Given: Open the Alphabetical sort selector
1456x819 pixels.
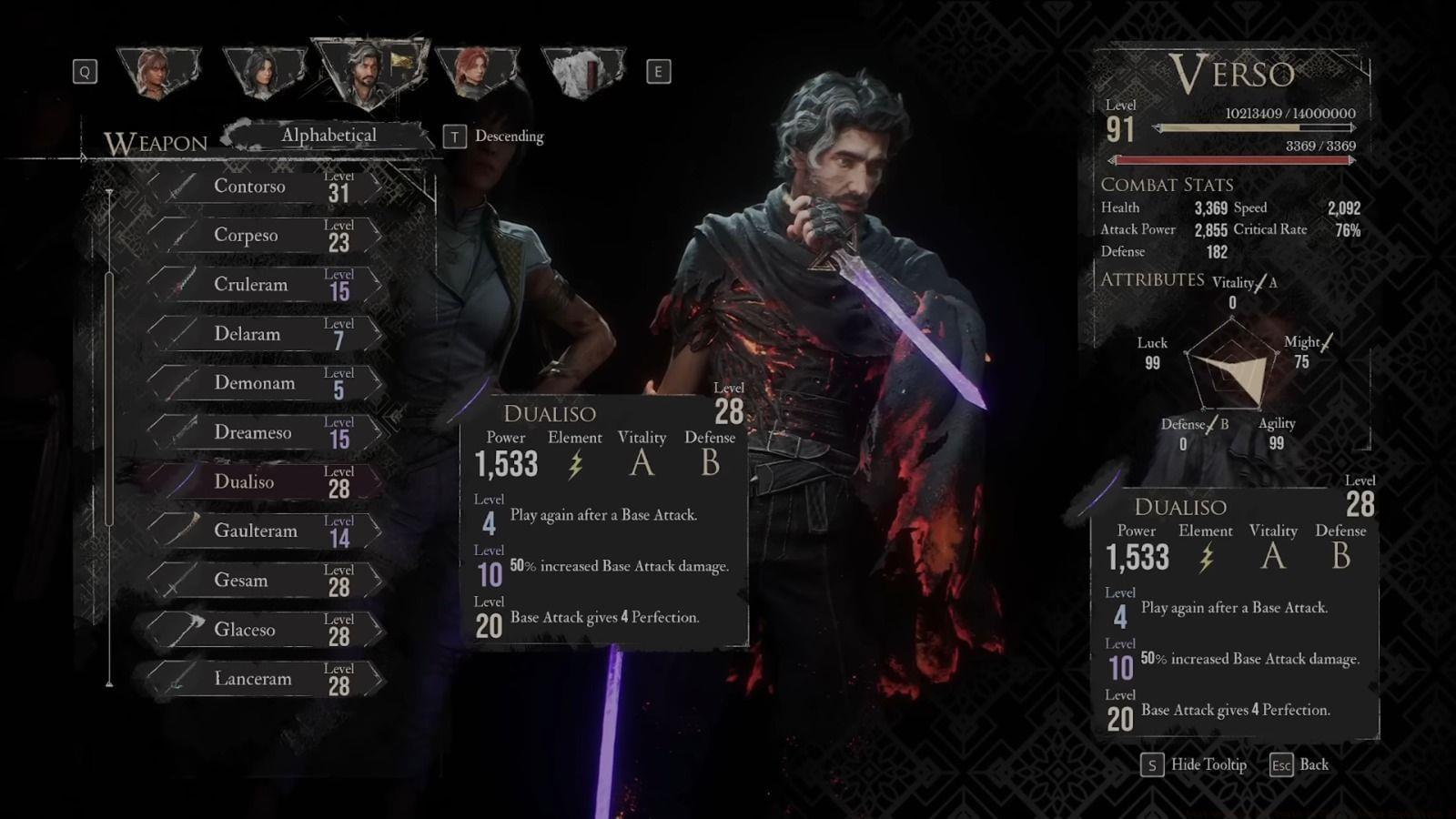Looking at the screenshot, I should coord(329,136).
